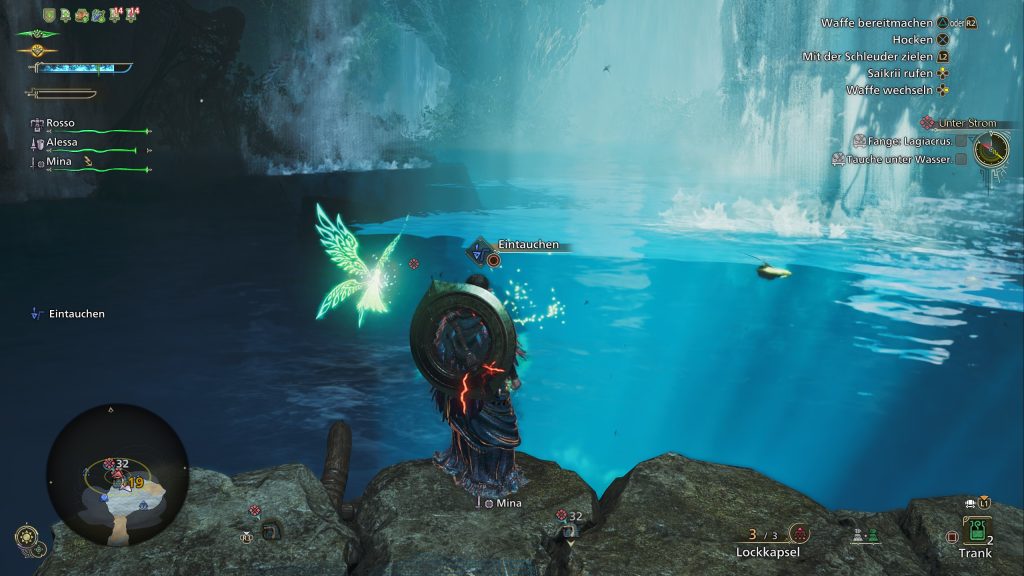Click the green shield buff icon
Viewport: 1024px width, 576px height.
coord(49,14)
